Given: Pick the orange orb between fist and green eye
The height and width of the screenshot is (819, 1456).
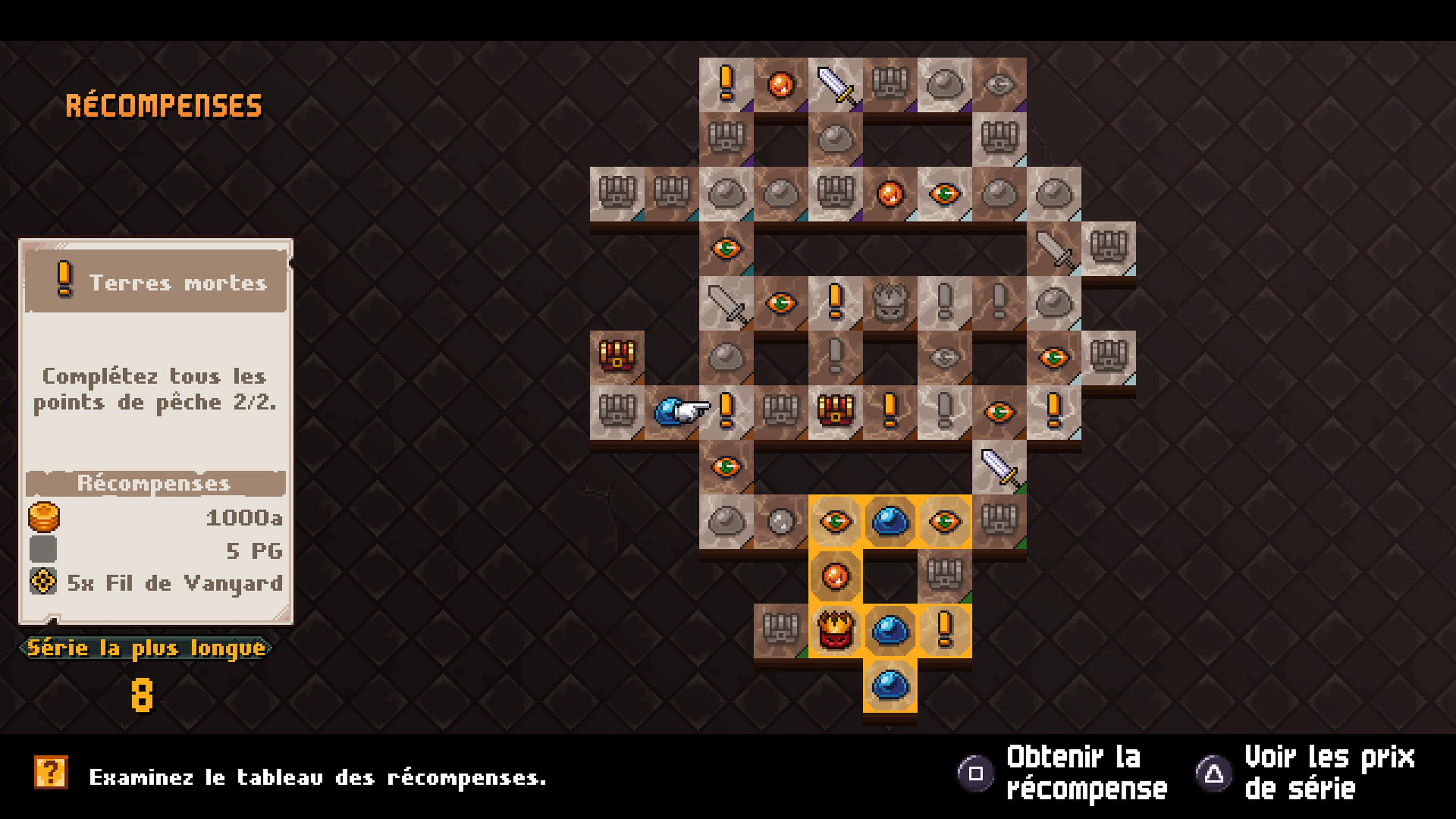Looking at the screenshot, I should tap(890, 193).
